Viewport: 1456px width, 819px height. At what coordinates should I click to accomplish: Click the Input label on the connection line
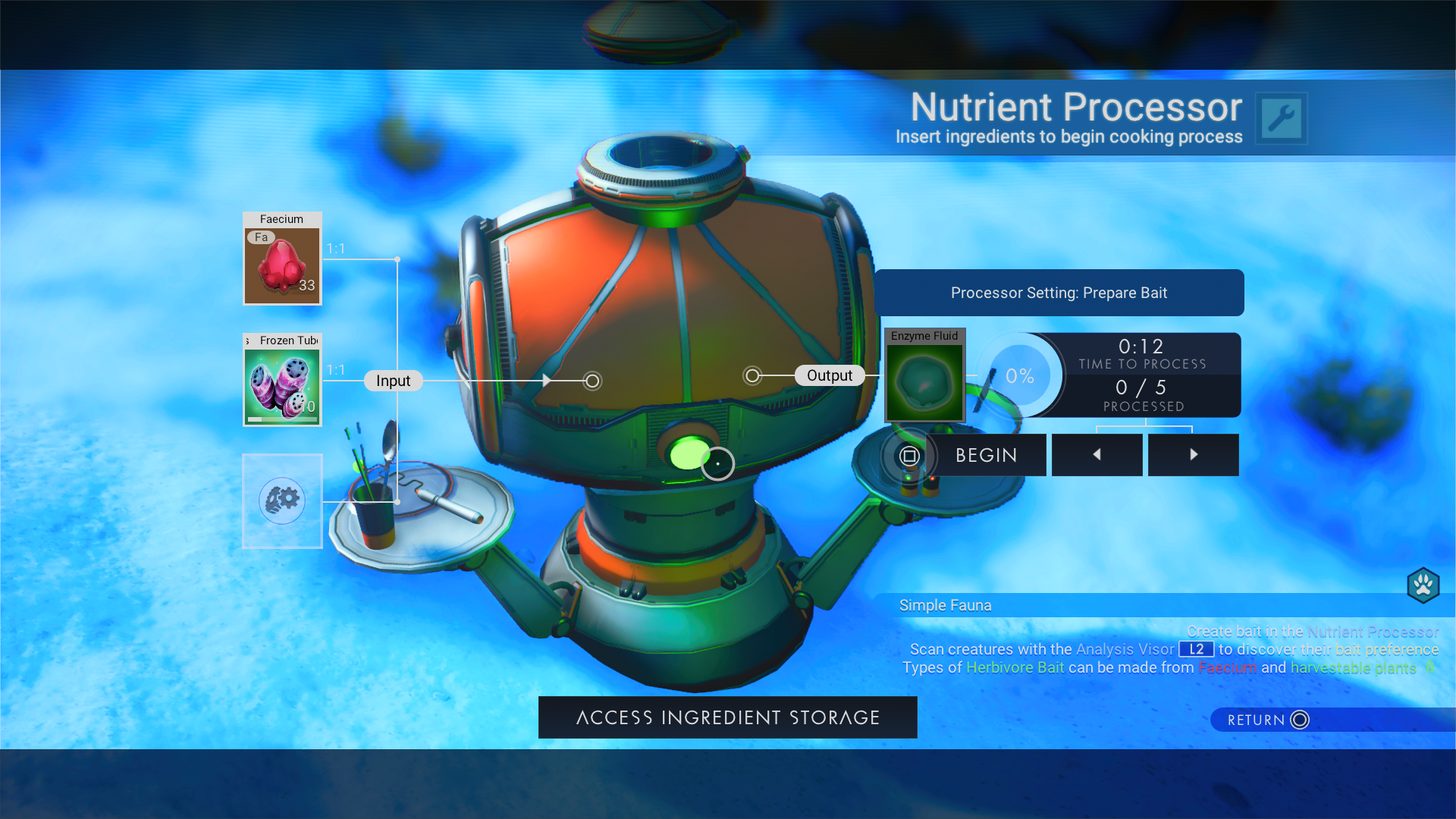click(x=392, y=380)
